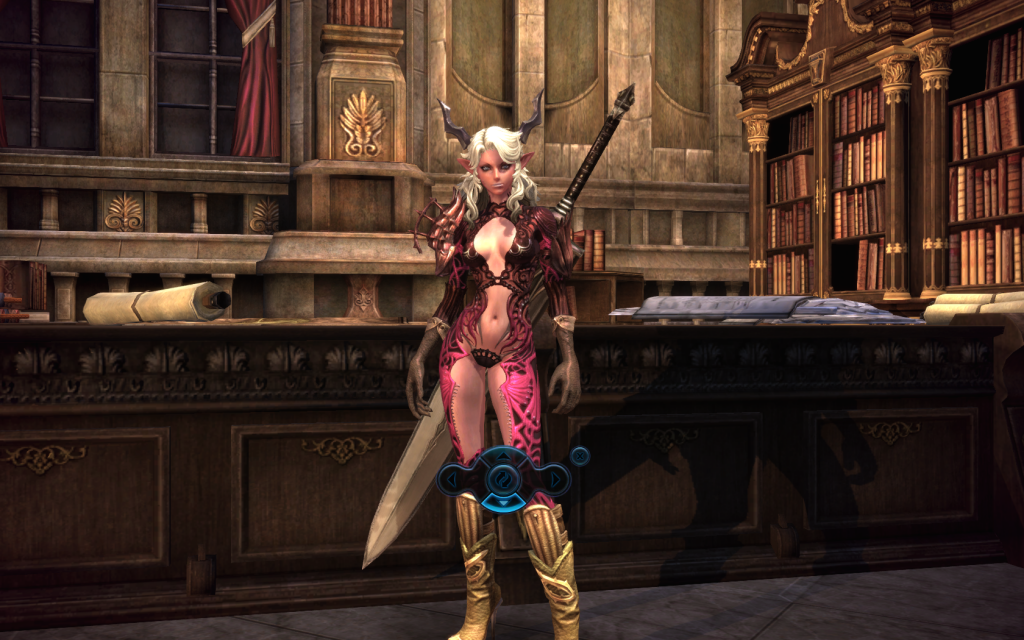Close the camera control widget with the X
The width and height of the screenshot is (1024, 640).
[x=579, y=456]
